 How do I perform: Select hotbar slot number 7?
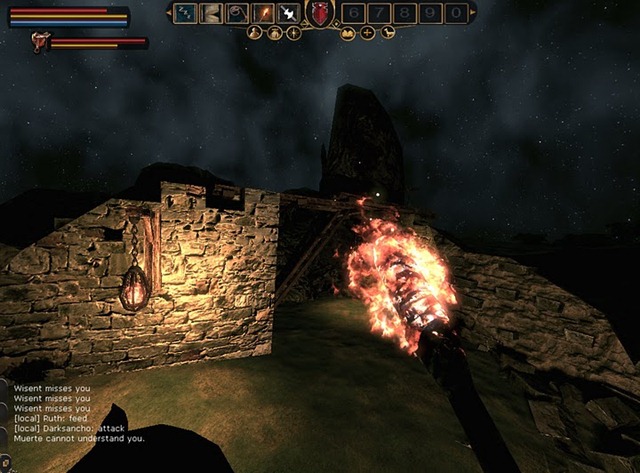click(x=378, y=13)
